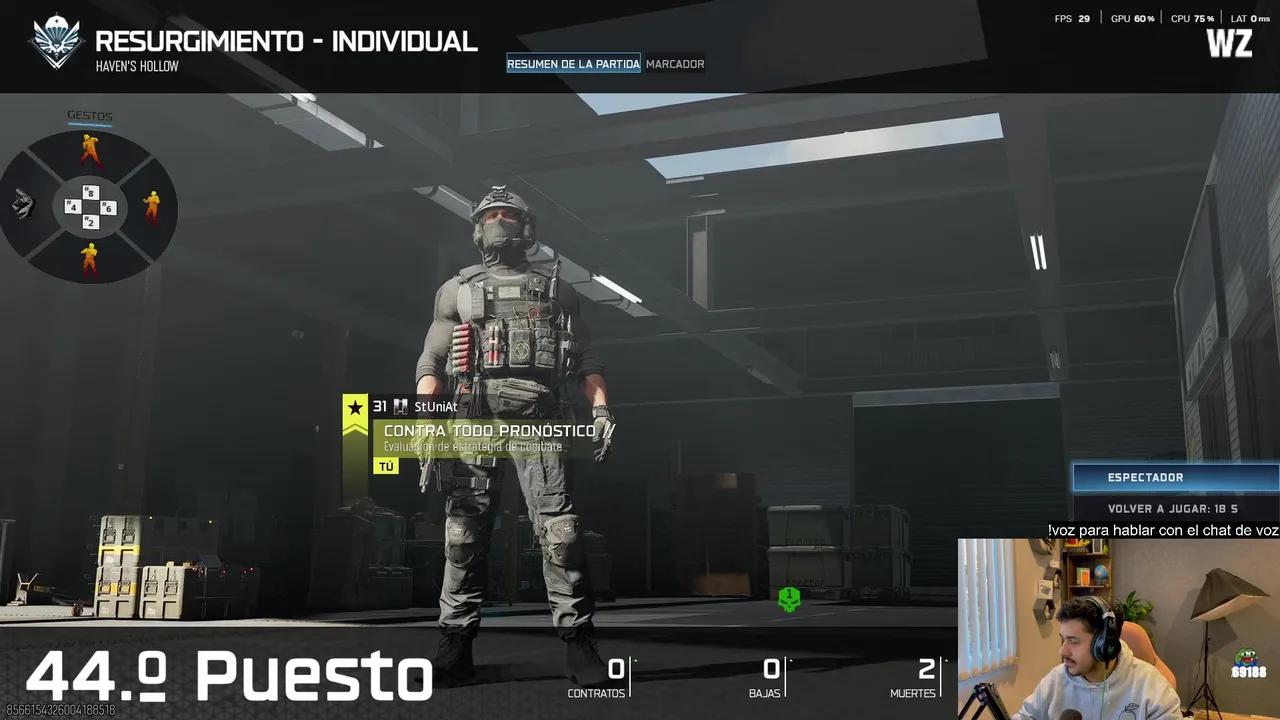Click the gold star on the StUniAt nameplate
This screenshot has width=1280, height=720.
pyautogui.click(x=355, y=408)
